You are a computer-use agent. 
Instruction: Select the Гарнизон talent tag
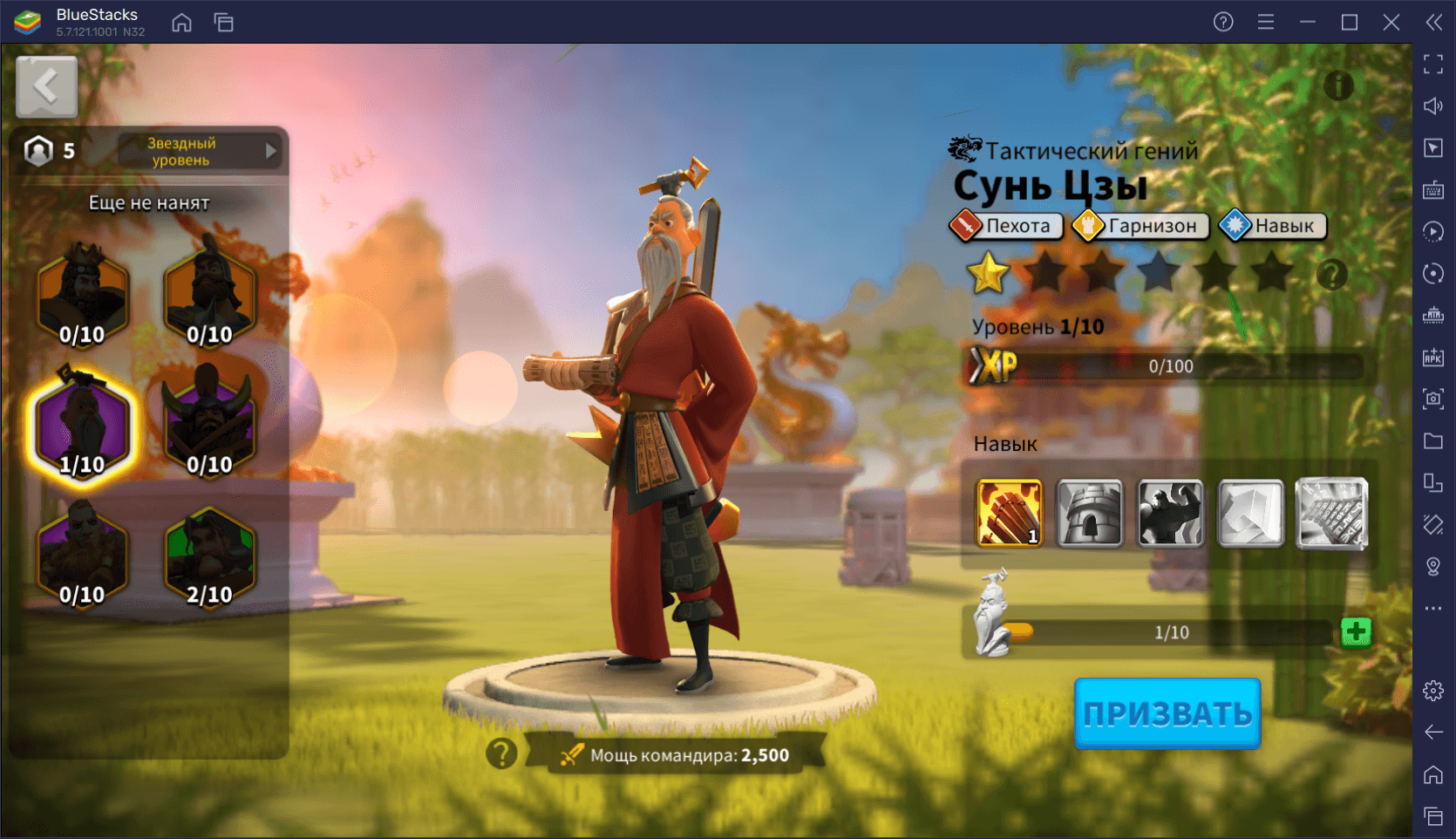coord(1140,226)
